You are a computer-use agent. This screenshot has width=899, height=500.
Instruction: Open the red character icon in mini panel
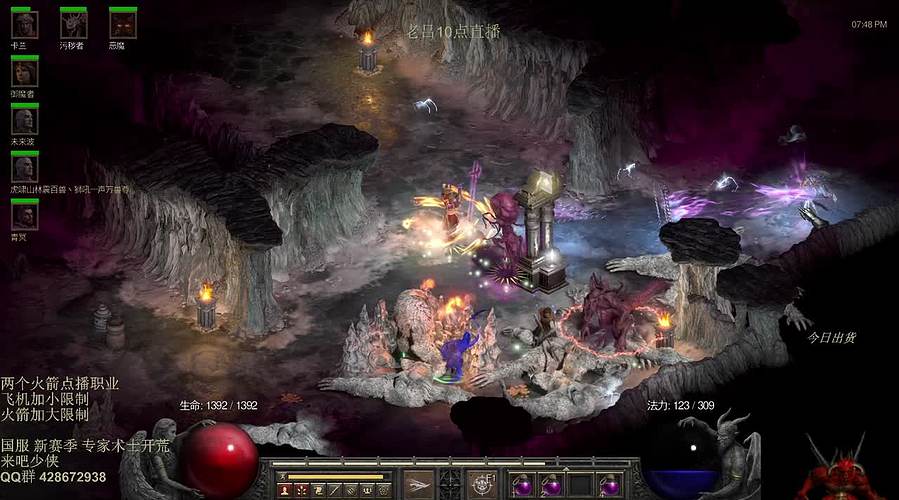click(285, 490)
